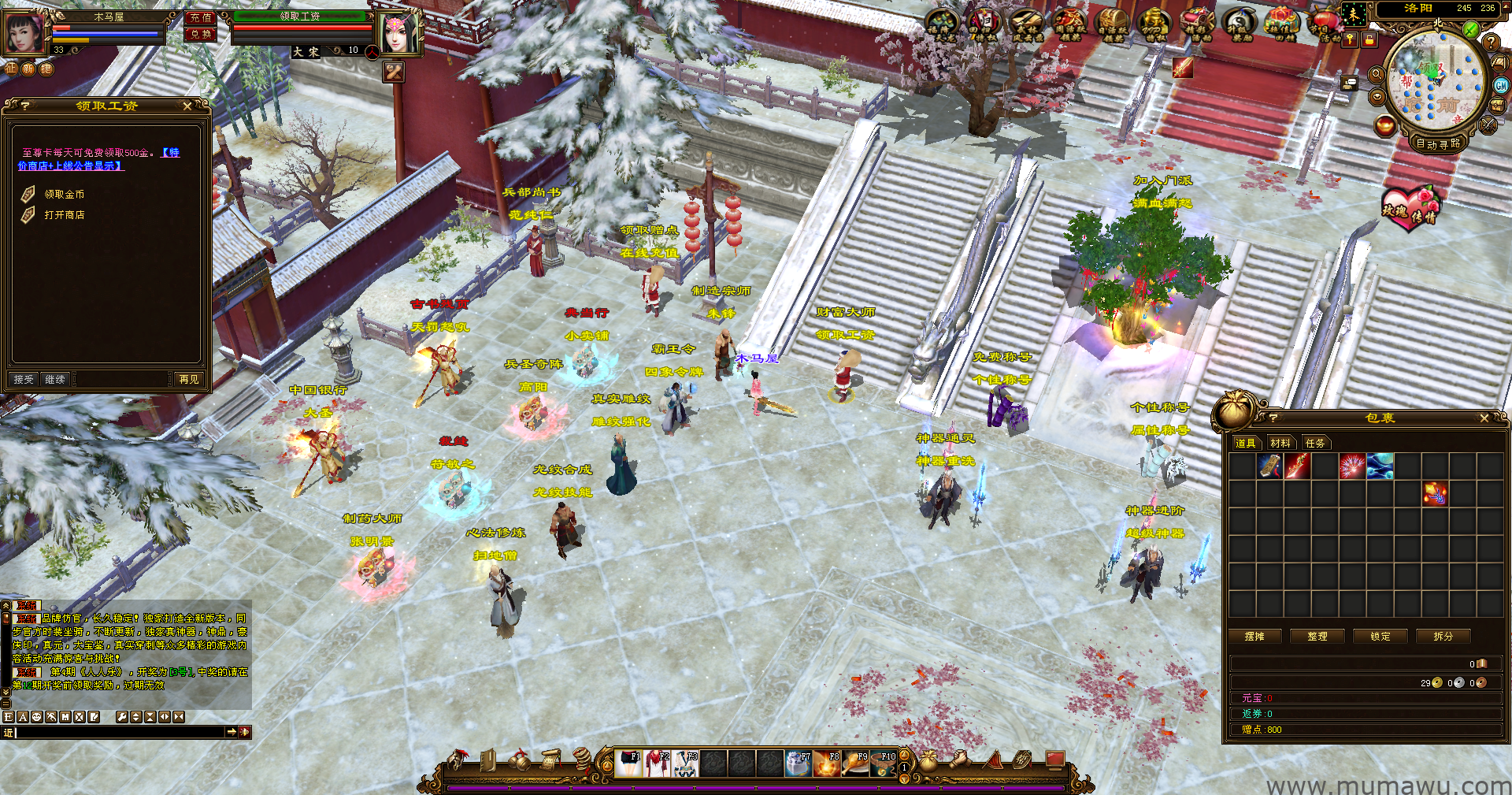The image size is (1512, 795).
Task: Close the 包裹 inventory window
Action: pyautogui.click(x=1484, y=418)
